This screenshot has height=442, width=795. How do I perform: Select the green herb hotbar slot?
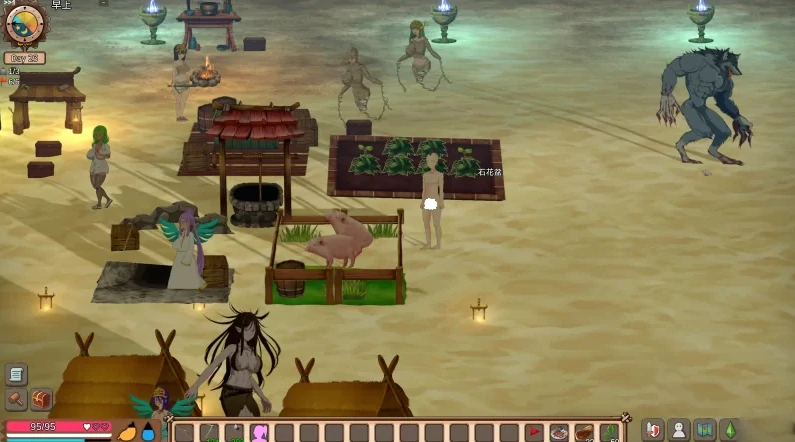[609, 433]
